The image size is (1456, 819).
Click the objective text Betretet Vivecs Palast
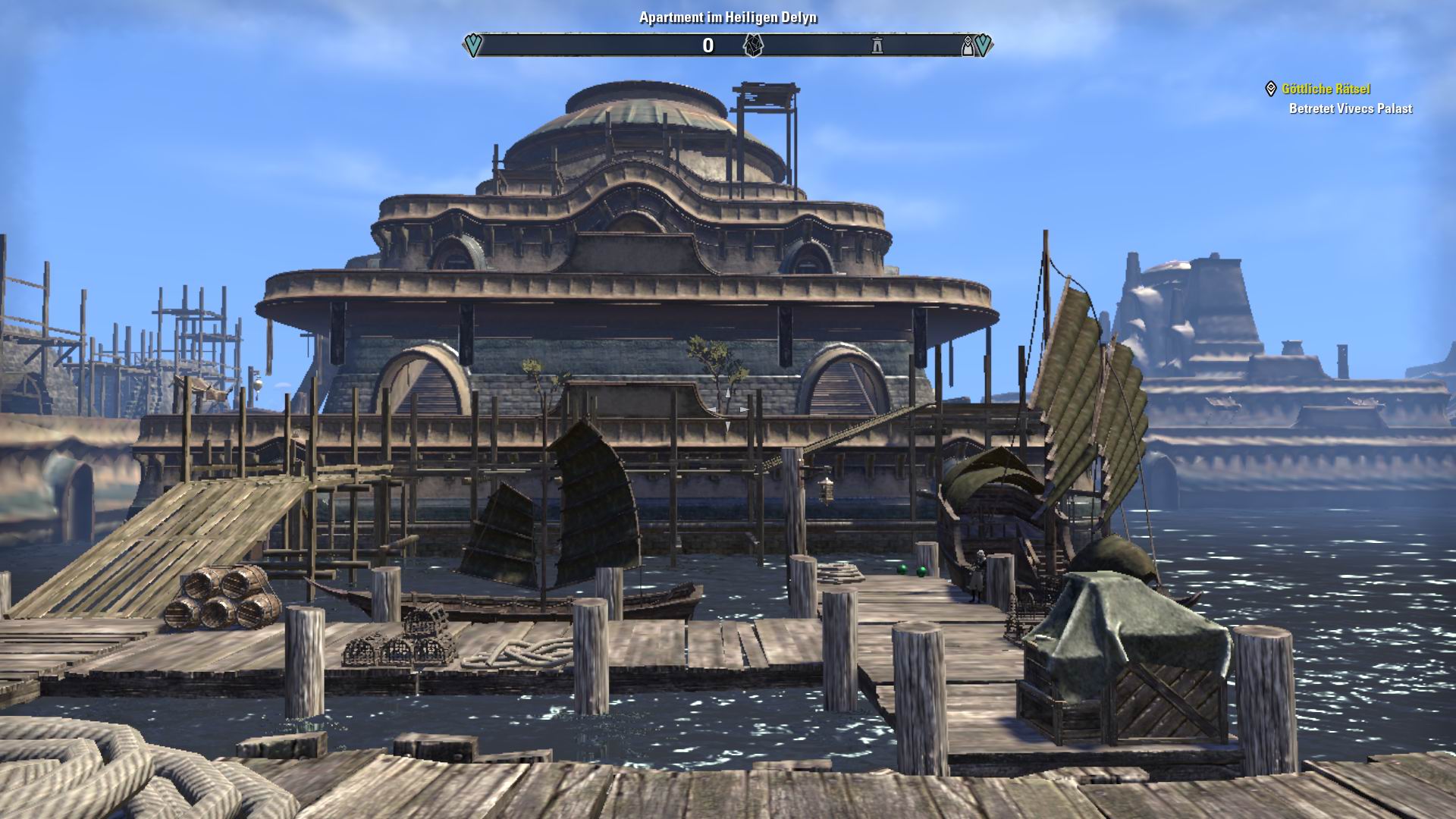click(x=1350, y=108)
